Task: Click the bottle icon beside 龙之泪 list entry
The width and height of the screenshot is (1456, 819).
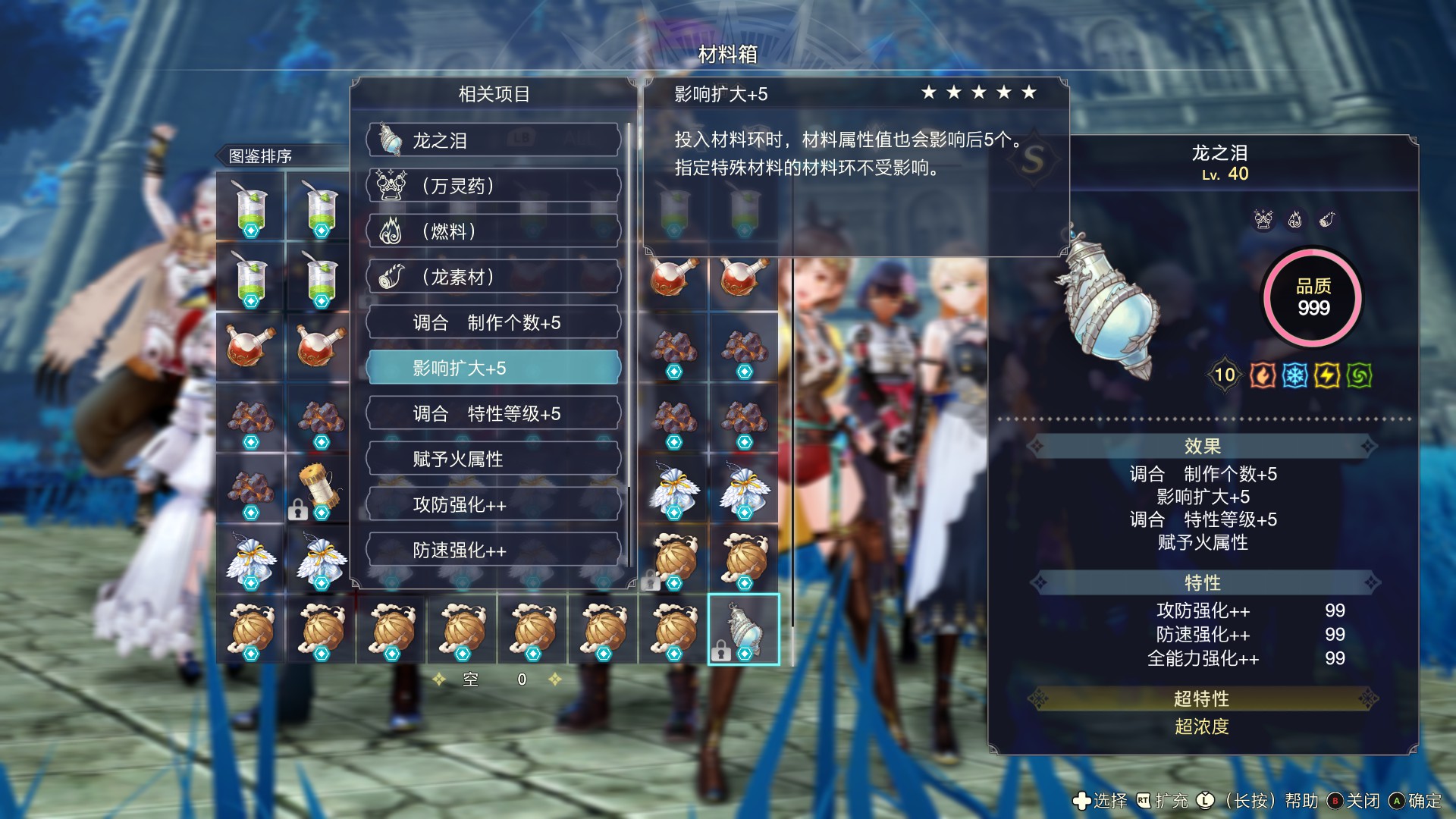Action: 389,140
